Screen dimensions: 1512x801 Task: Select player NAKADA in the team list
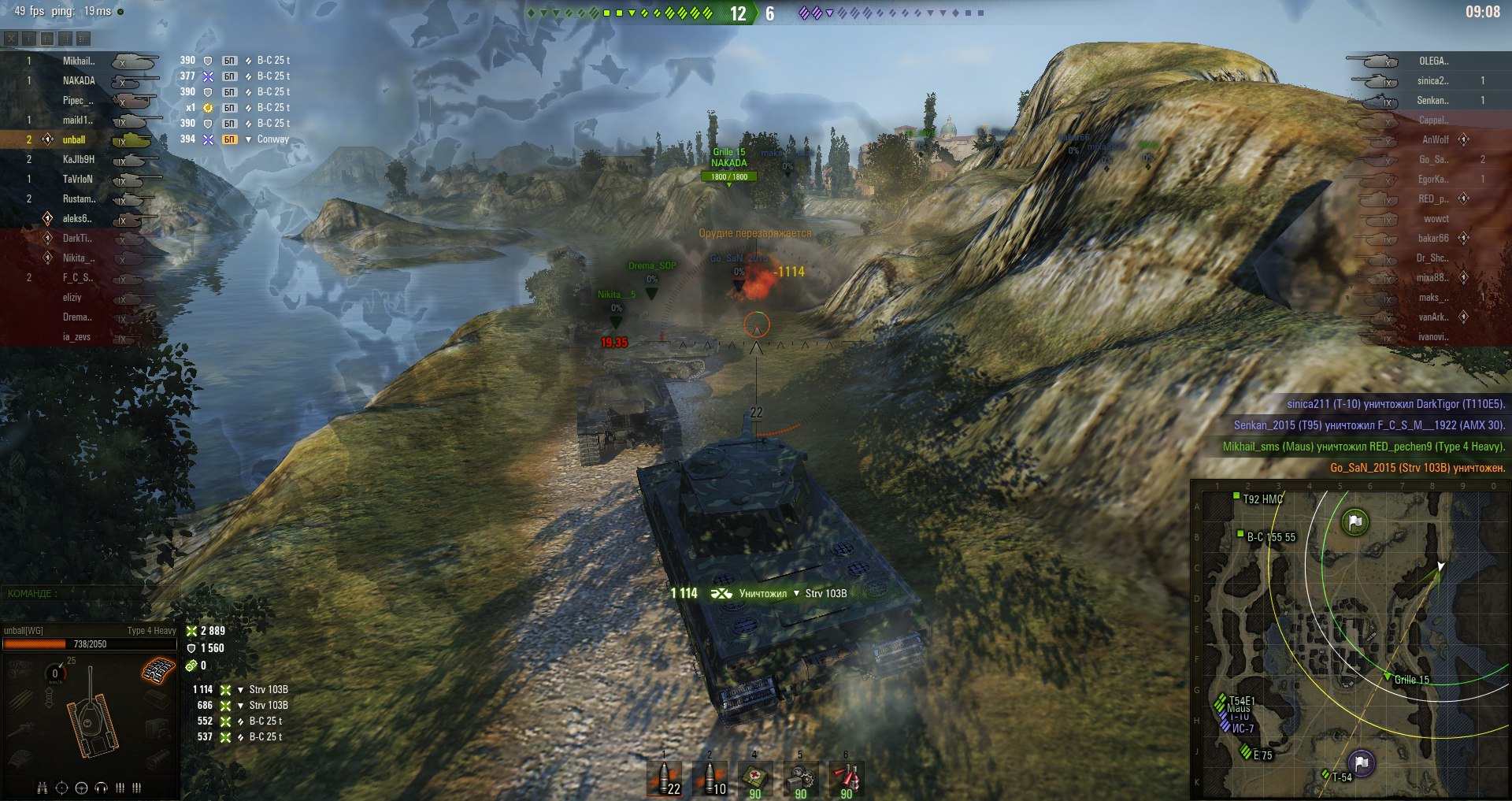click(x=79, y=80)
